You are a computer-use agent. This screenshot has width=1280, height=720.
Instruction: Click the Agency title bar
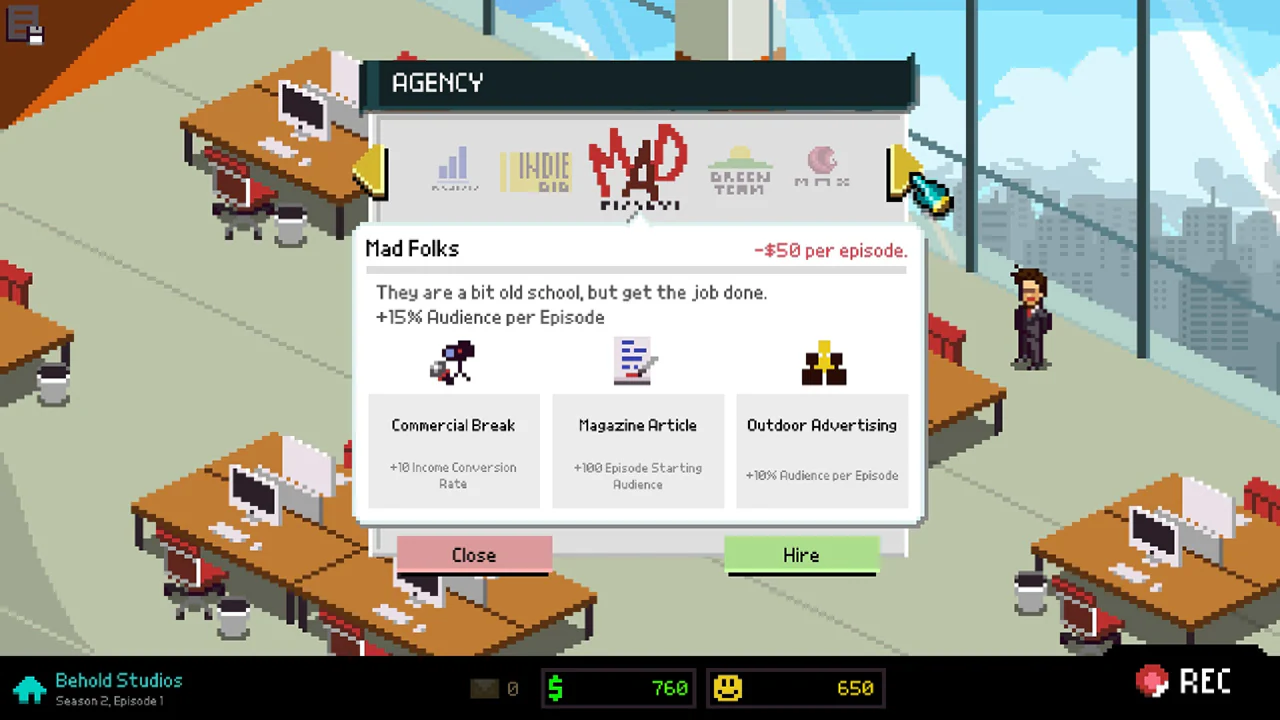640,83
